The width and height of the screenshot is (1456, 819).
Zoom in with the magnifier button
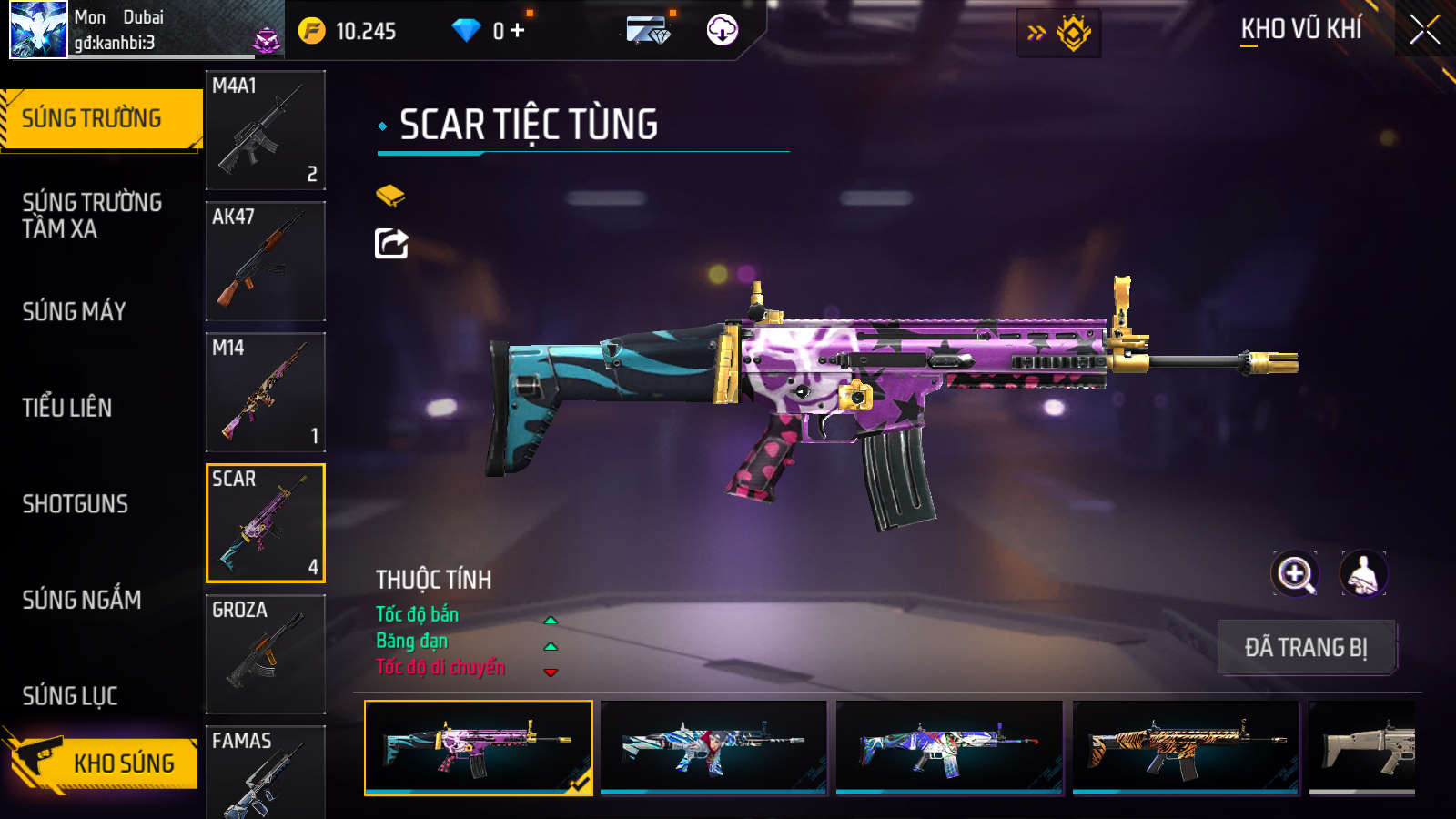point(1295,574)
